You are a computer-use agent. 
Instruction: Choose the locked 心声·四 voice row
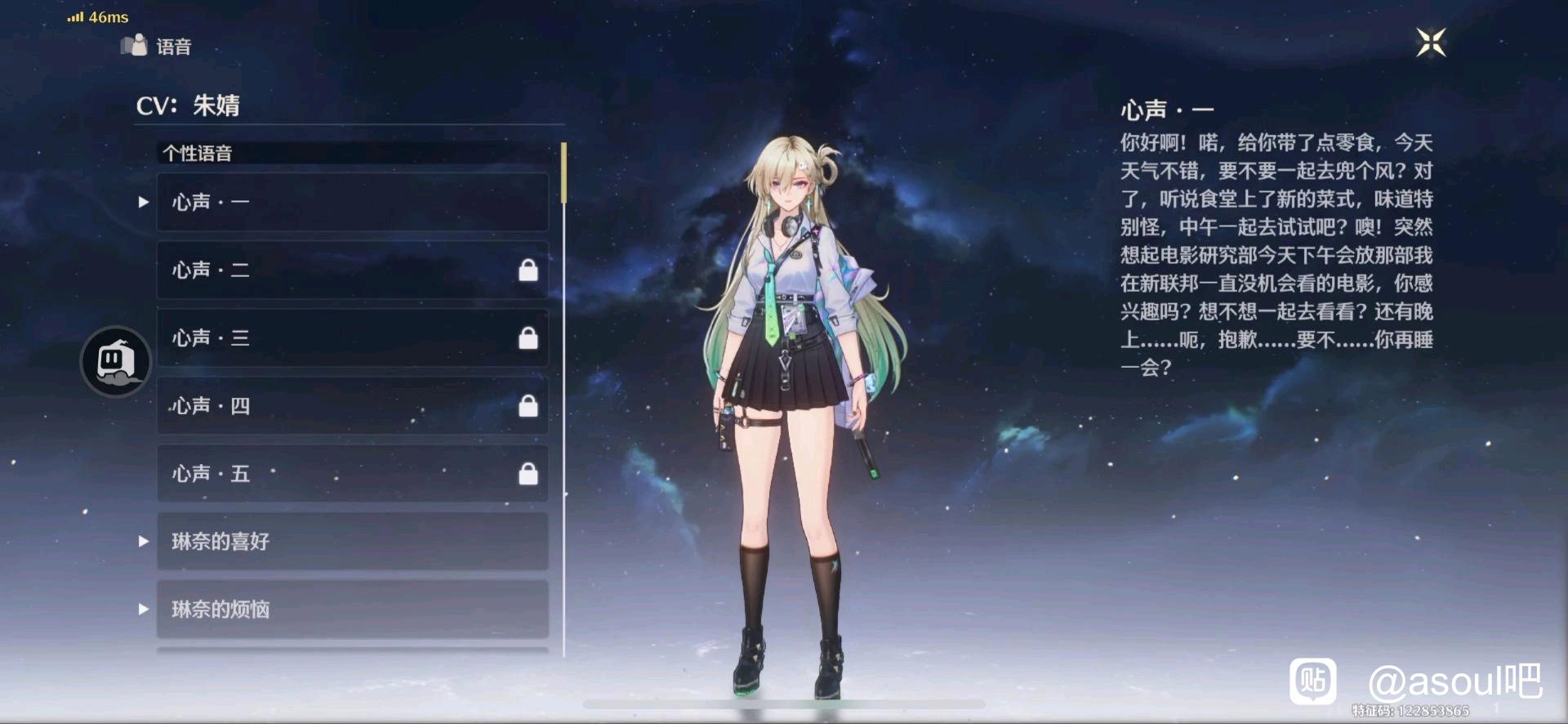coord(352,405)
